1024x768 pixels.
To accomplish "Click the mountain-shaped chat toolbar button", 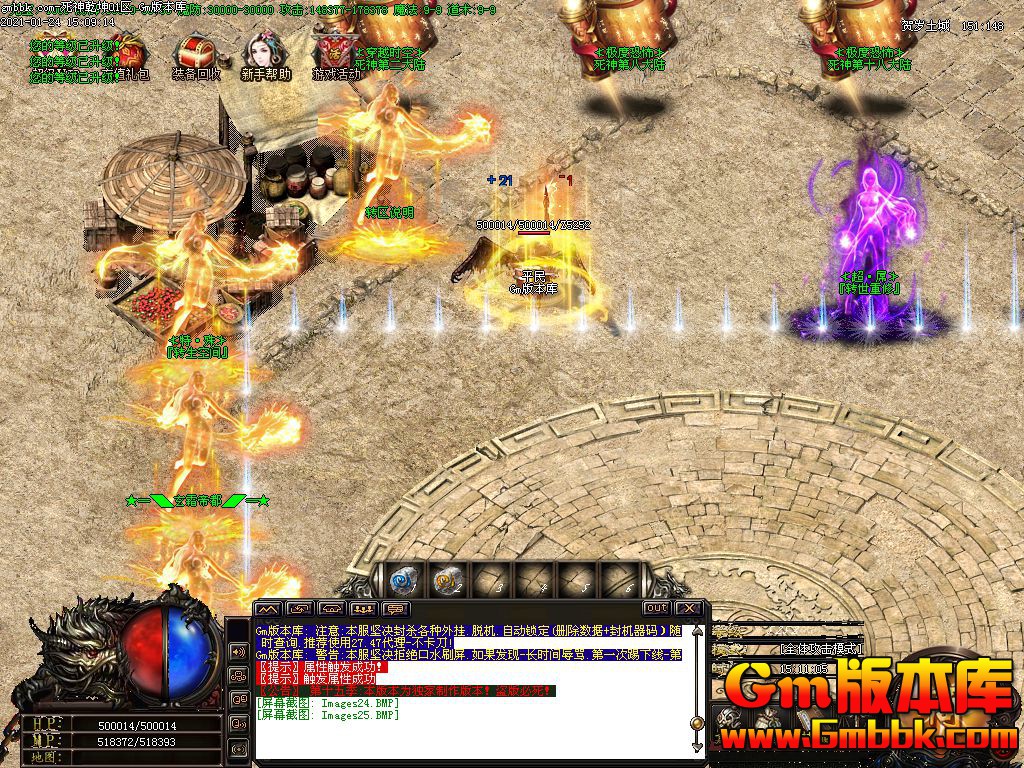I will (267, 608).
